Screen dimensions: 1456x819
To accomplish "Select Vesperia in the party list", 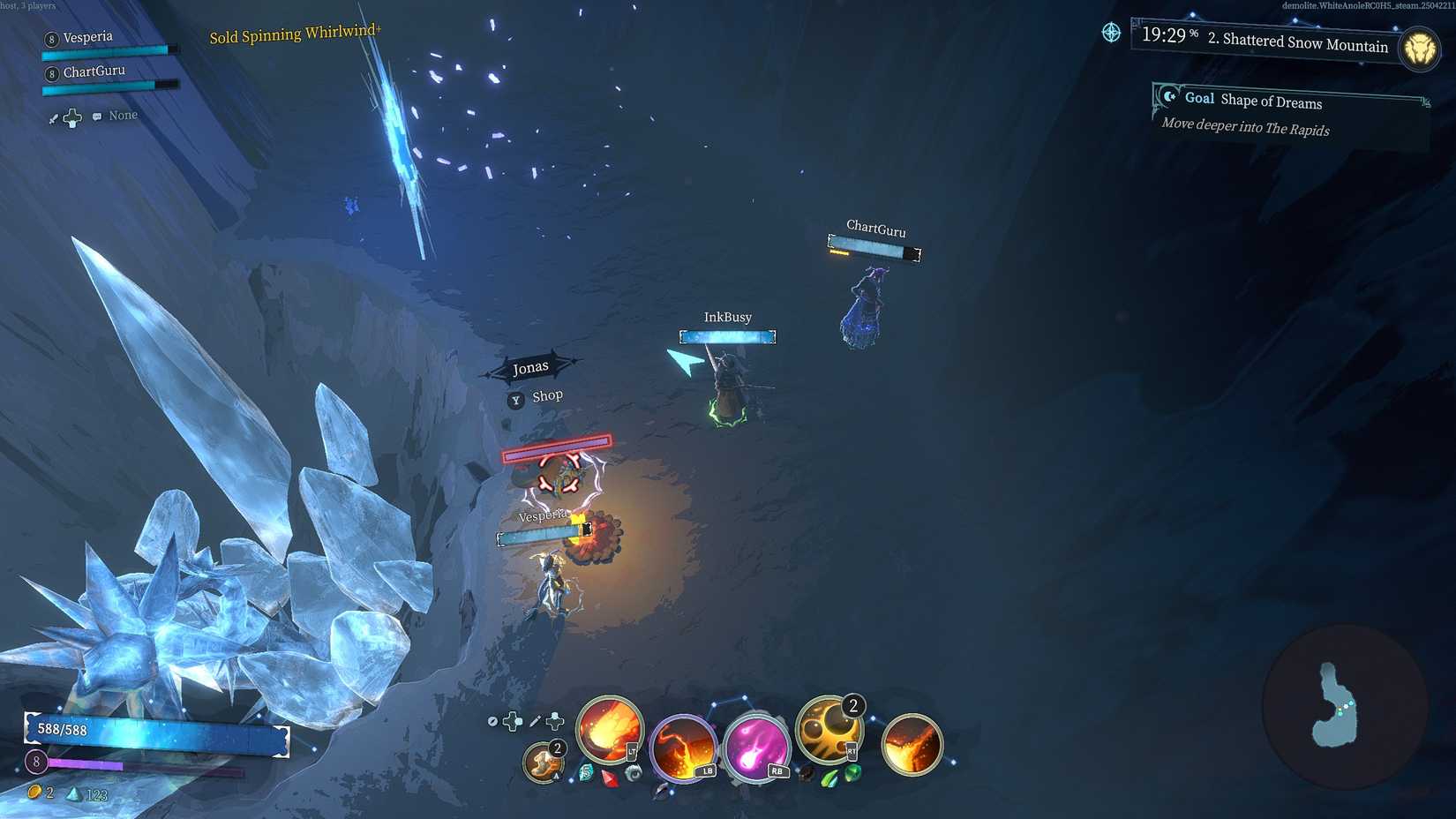I will (87, 37).
